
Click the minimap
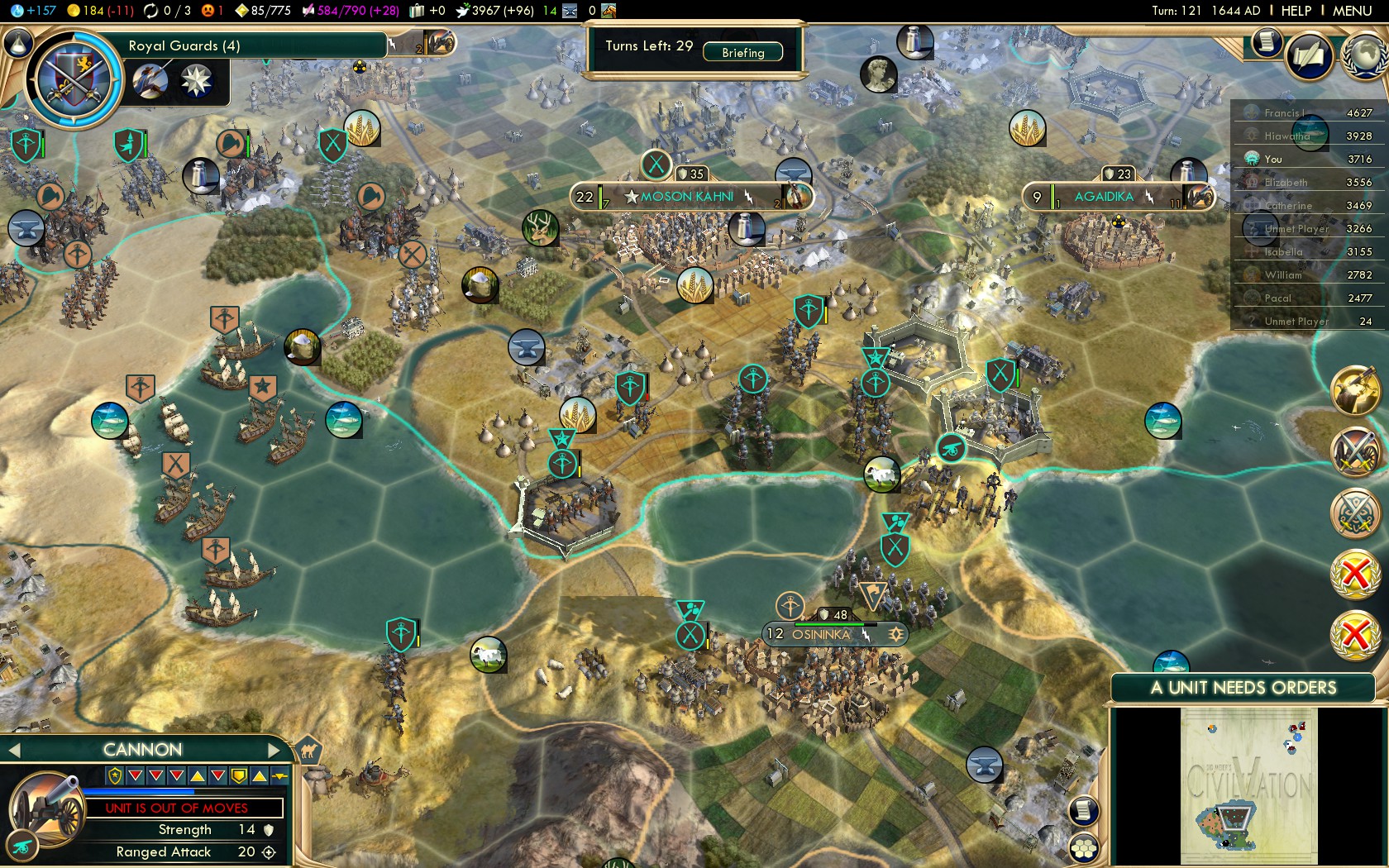tap(1248, 785)
